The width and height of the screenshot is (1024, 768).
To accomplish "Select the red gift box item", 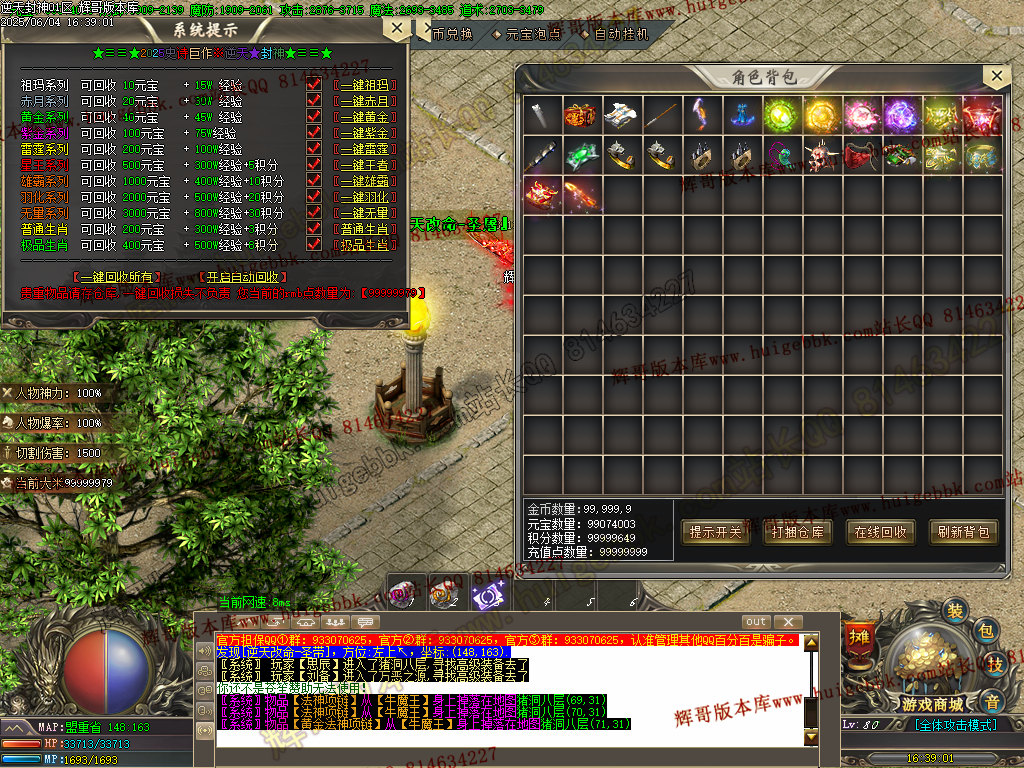I will [x=582, y=113].
